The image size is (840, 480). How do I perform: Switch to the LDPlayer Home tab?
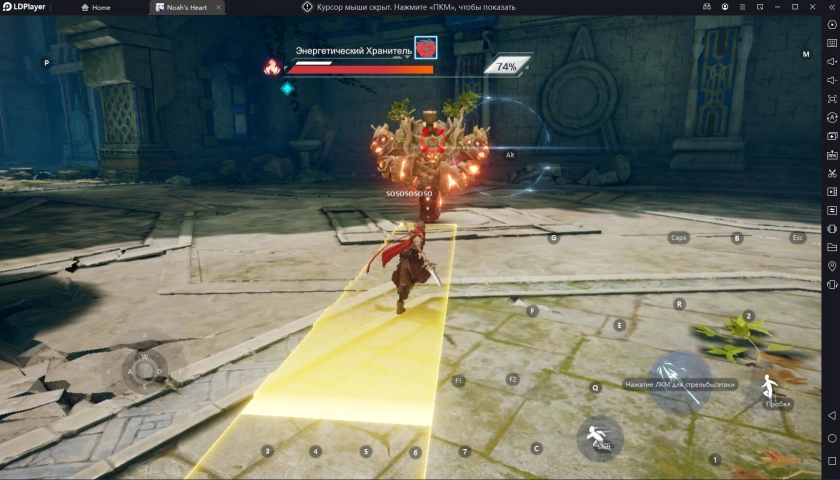[x=95, y=7]
